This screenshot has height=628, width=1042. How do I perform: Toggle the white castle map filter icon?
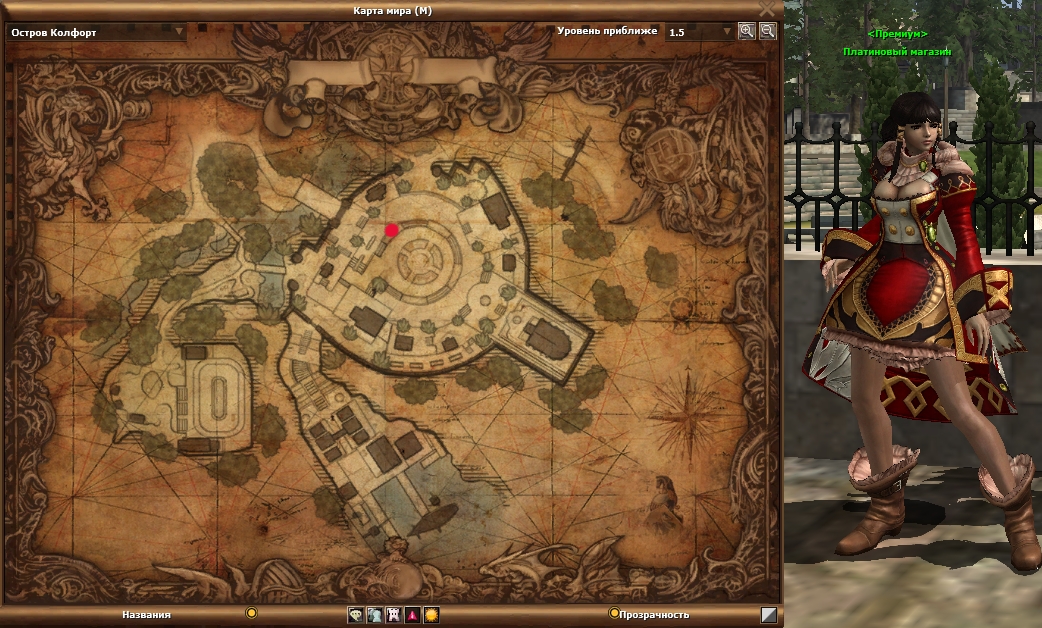(393, 615)
